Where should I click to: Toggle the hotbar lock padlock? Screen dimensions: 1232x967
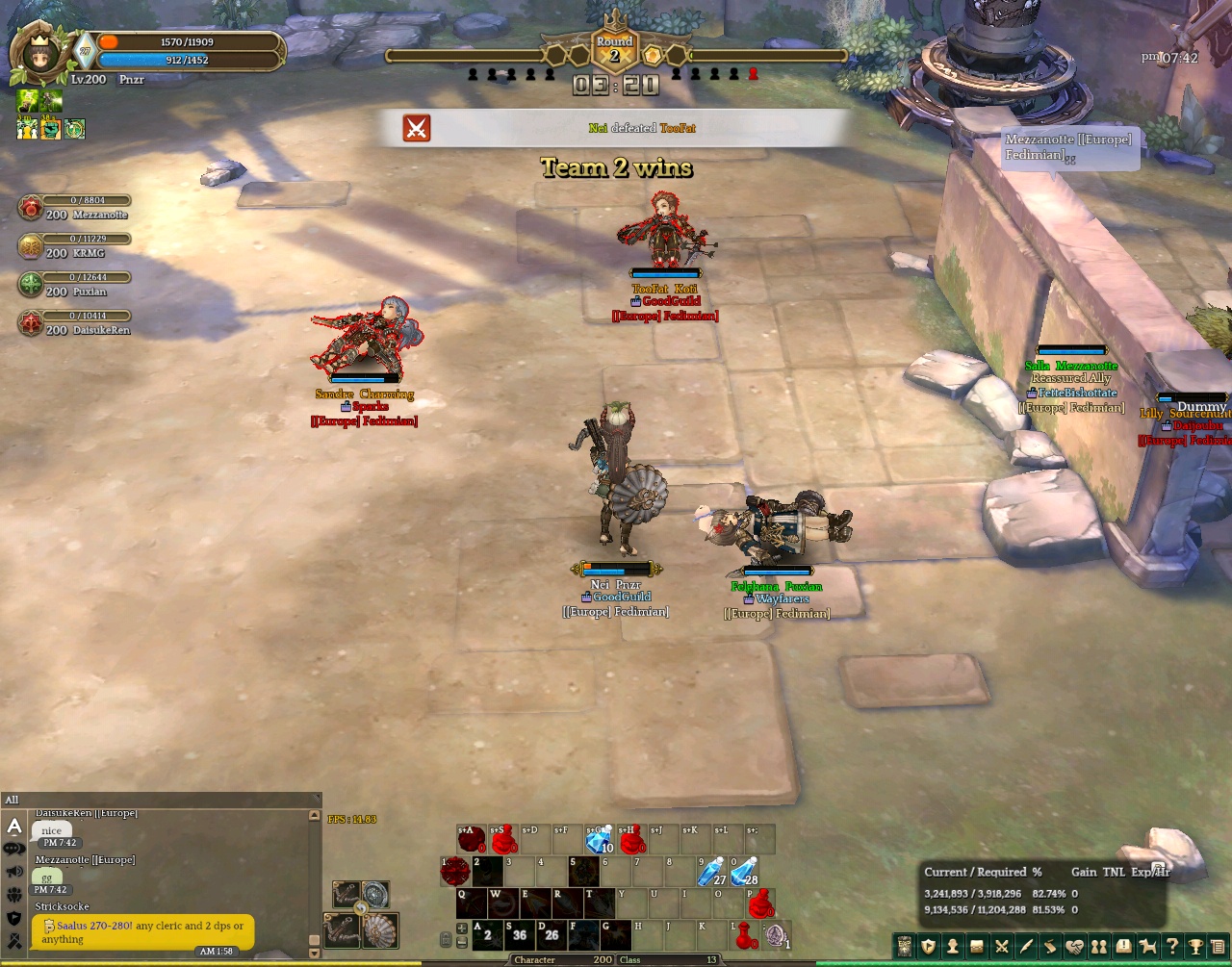point(446,939)
